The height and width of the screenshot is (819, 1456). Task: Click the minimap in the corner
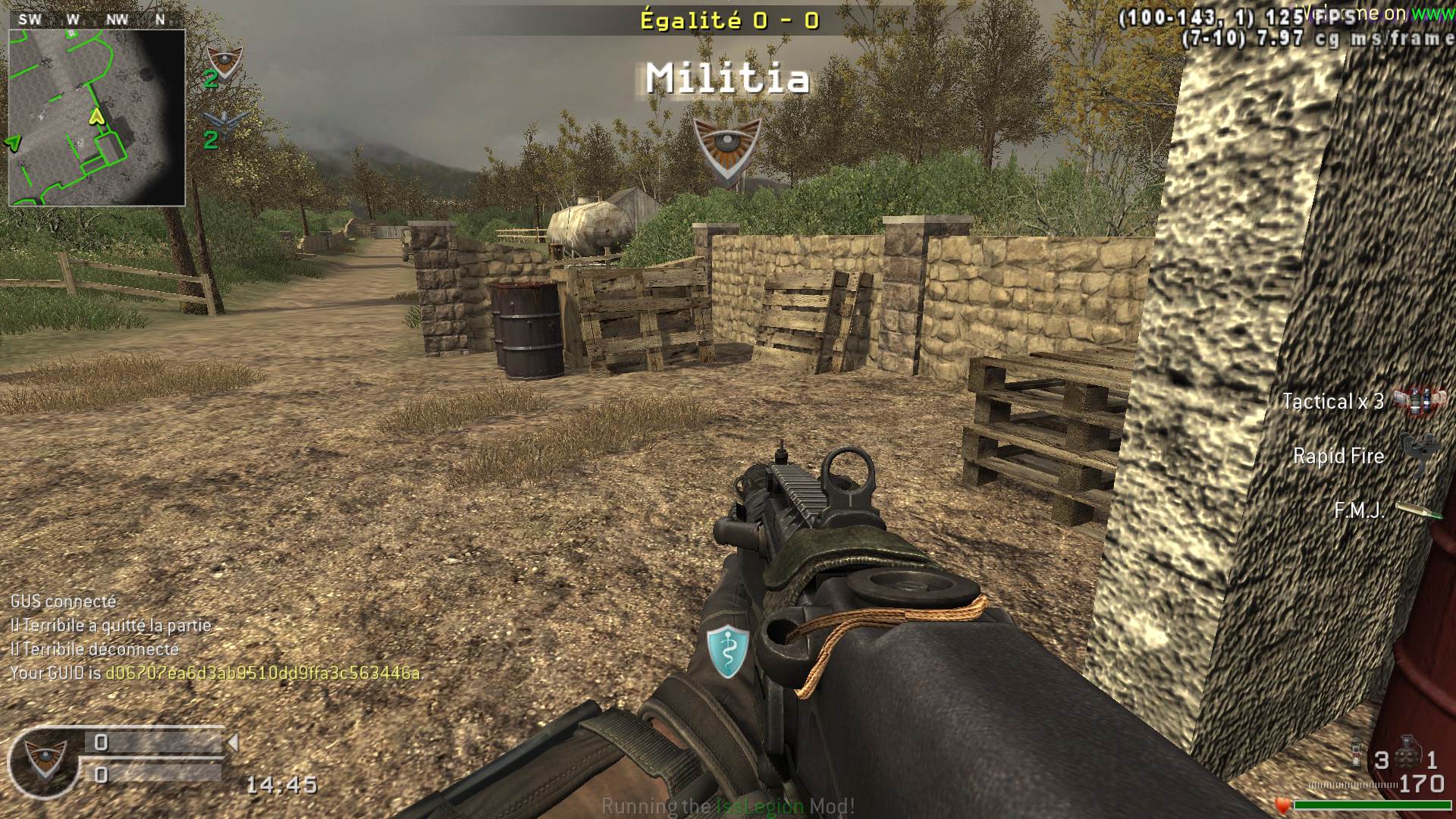point(96,118)
